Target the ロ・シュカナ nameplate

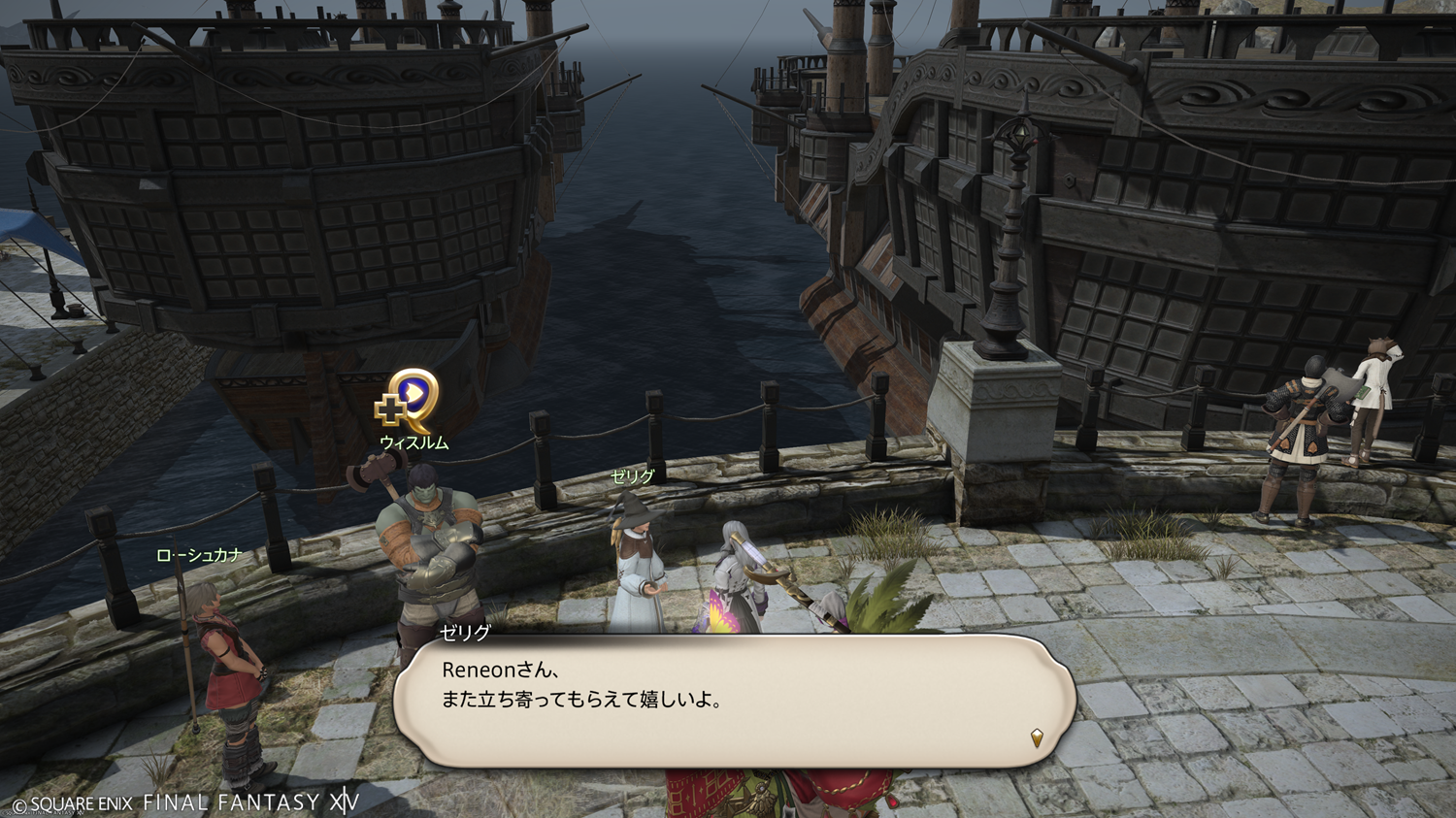[x=199, y=555]
